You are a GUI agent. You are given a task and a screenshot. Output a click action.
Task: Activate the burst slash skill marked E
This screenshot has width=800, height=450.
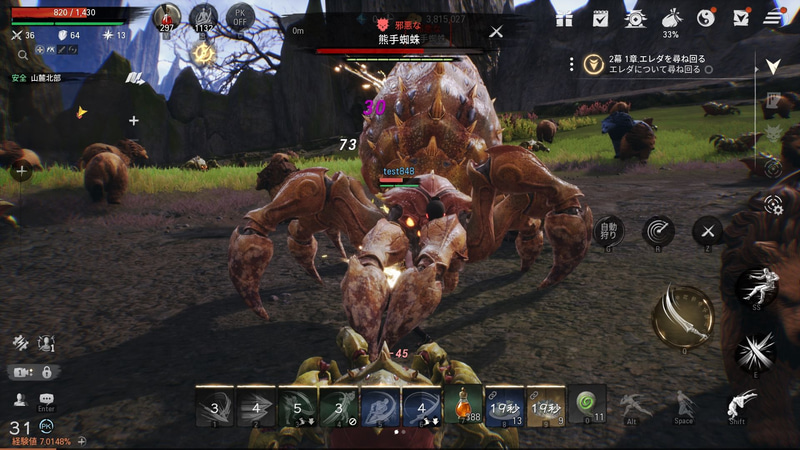point(756,352)
